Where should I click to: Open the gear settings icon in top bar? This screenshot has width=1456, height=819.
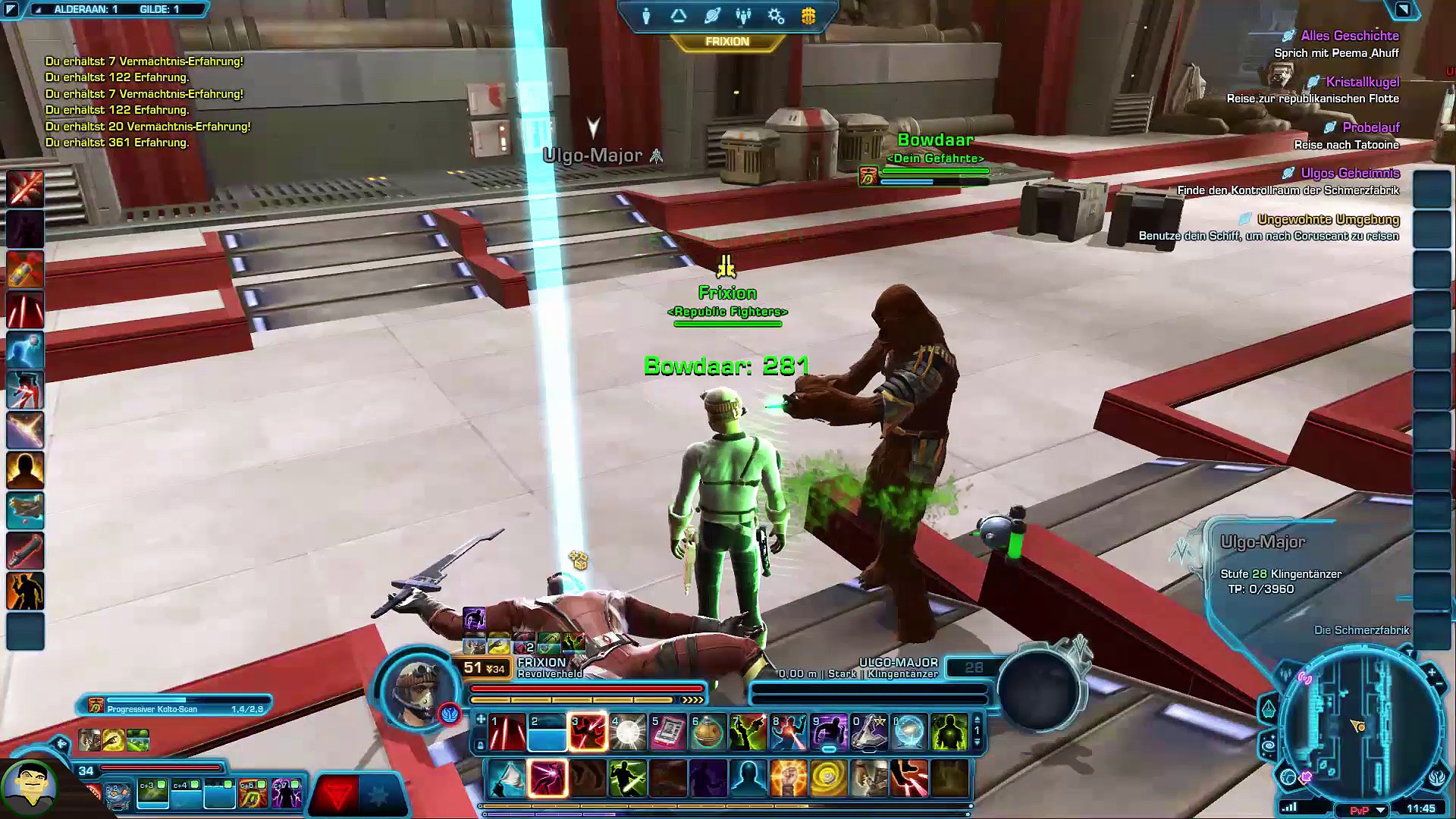coord(776,16)
